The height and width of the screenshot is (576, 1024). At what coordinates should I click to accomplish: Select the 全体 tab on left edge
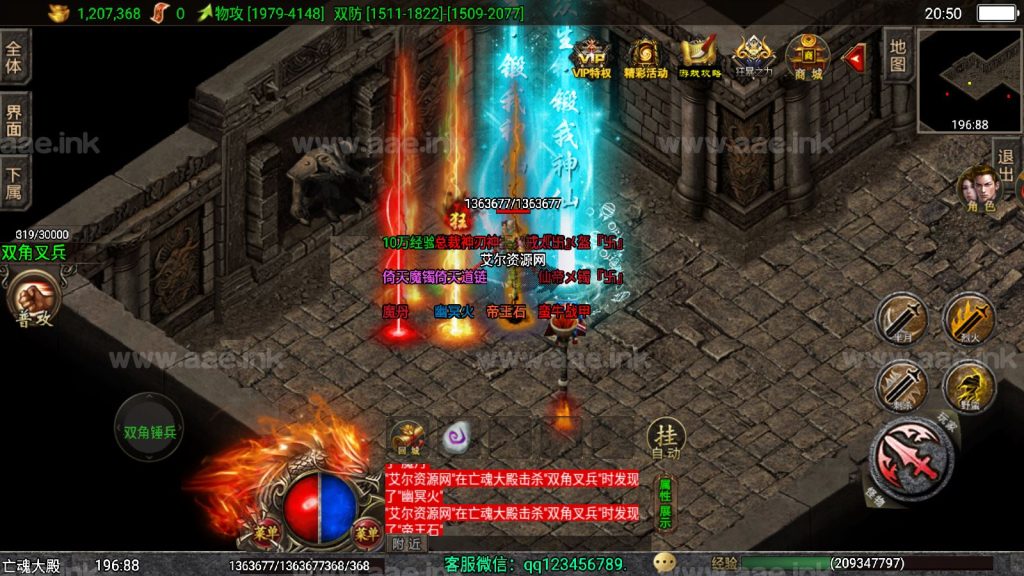(x=14, y=56)
